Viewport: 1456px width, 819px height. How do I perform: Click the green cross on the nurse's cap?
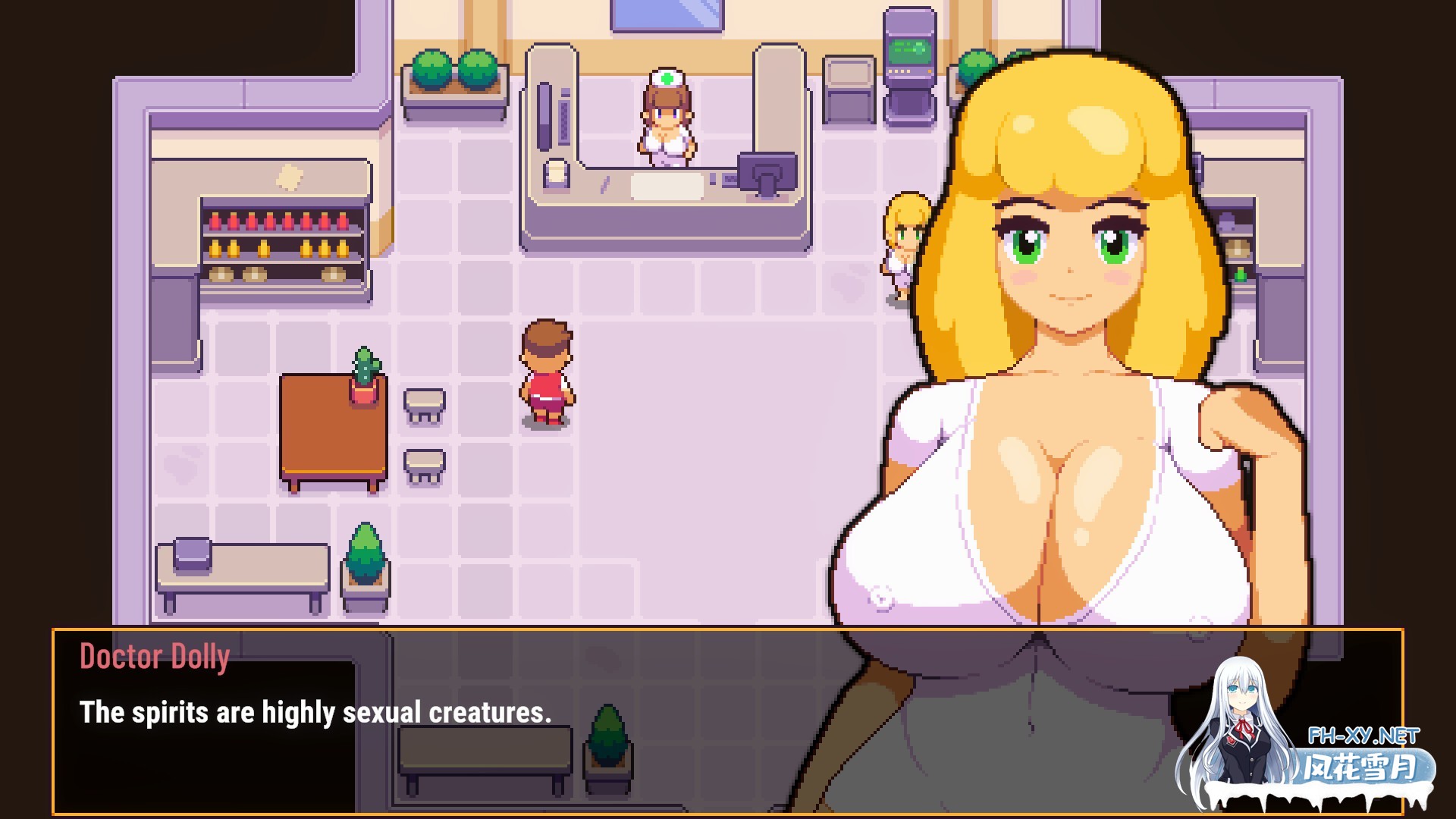coord(666,78)
